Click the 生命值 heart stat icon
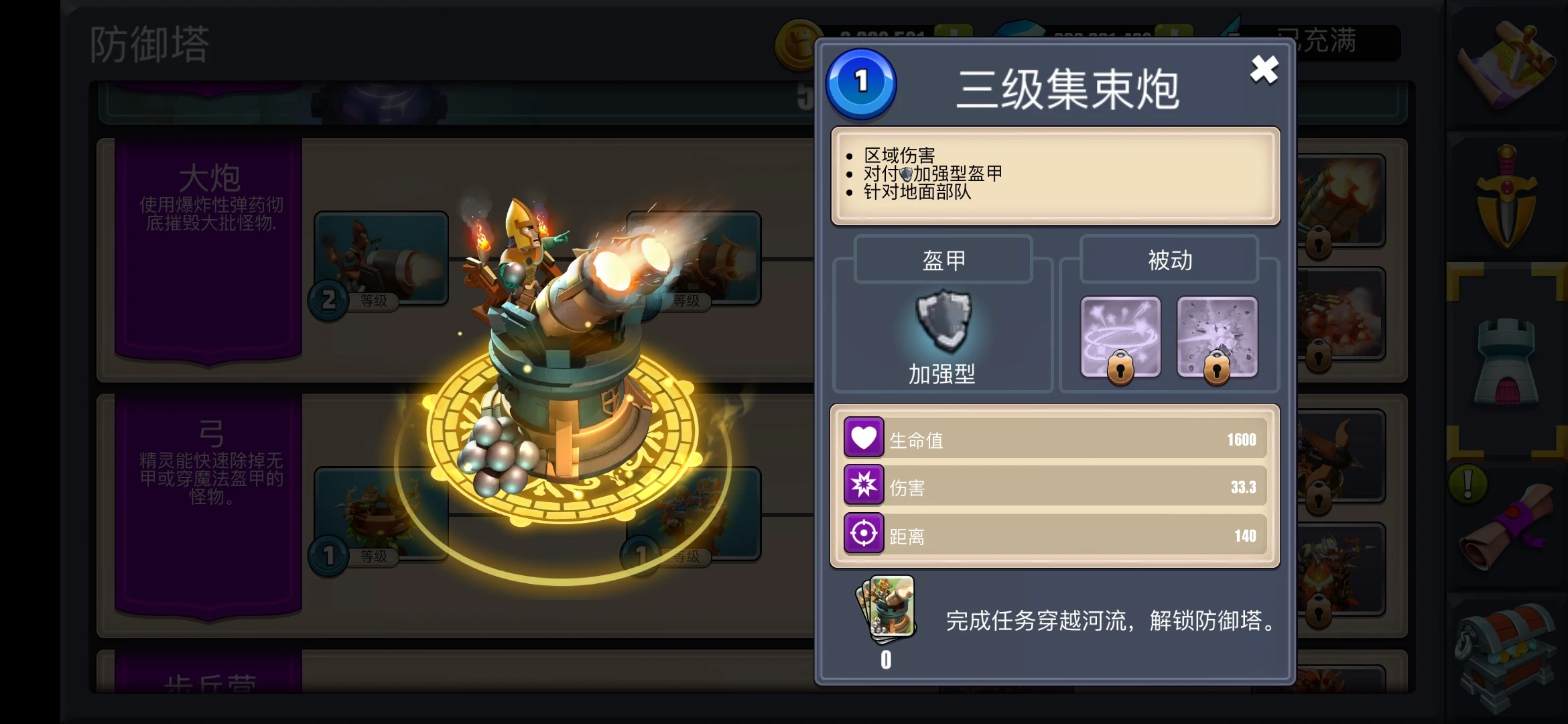 pos(864,438)
